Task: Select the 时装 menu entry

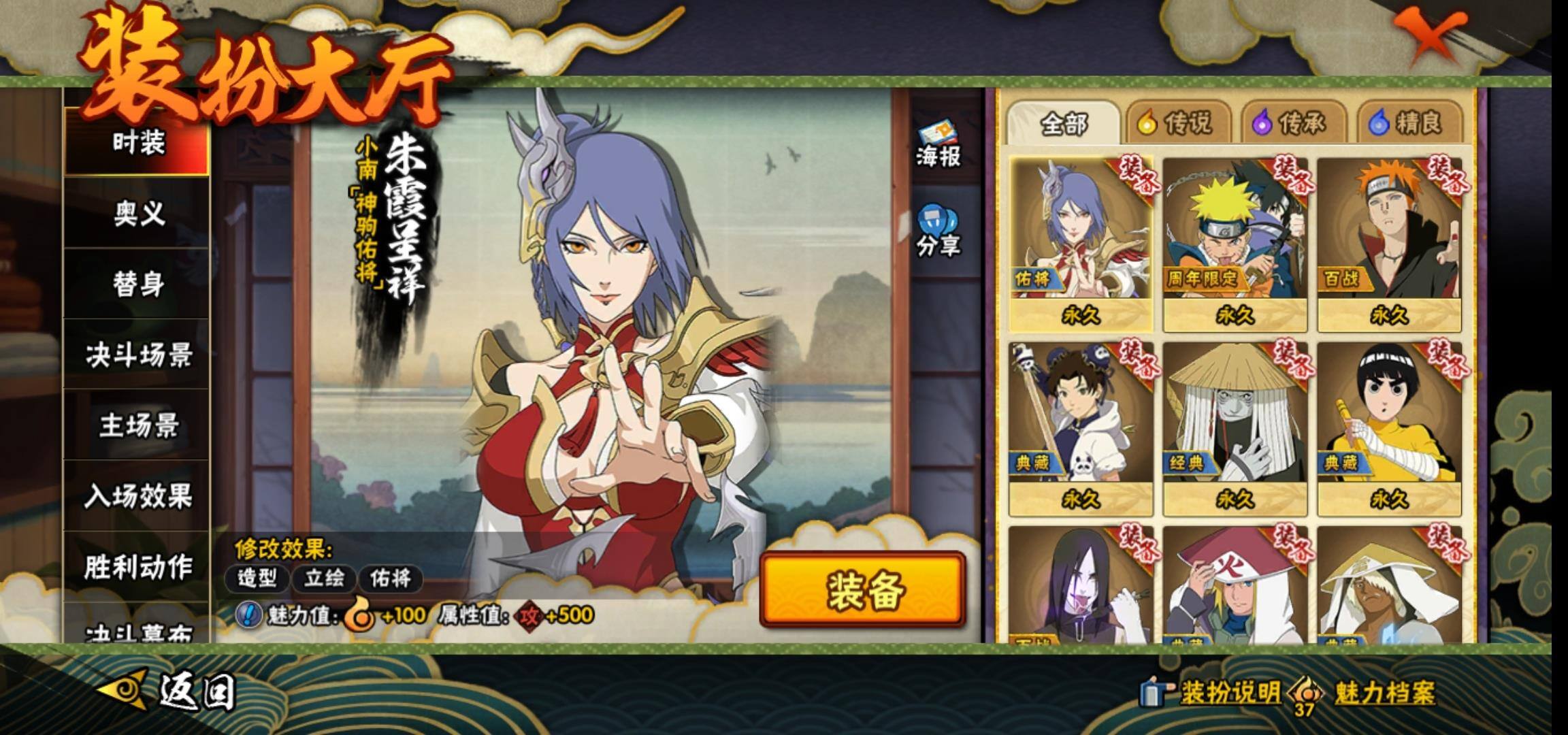Action: point(138,143)
